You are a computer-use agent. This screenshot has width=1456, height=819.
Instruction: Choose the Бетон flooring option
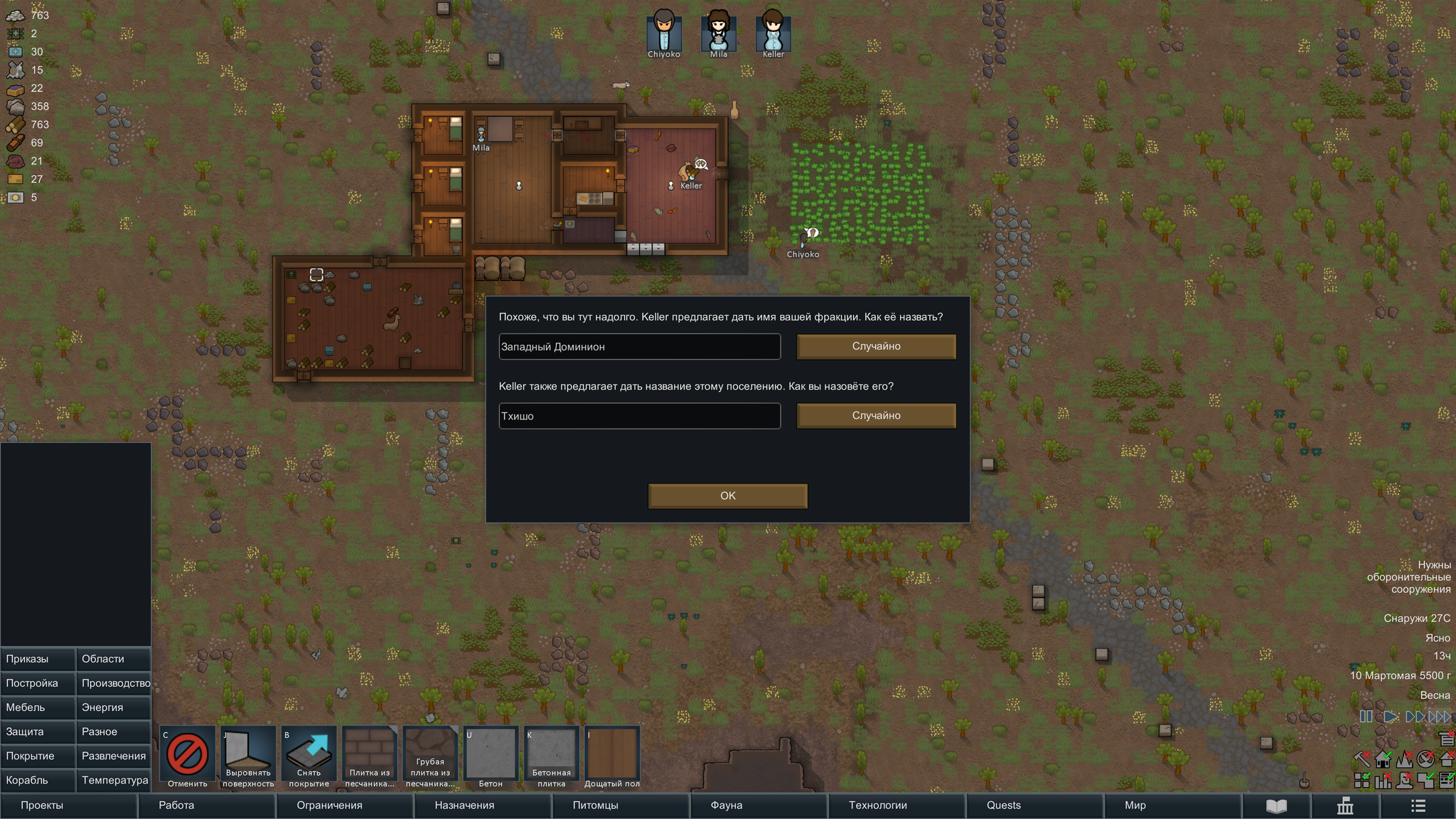click(x=491, y=756)
